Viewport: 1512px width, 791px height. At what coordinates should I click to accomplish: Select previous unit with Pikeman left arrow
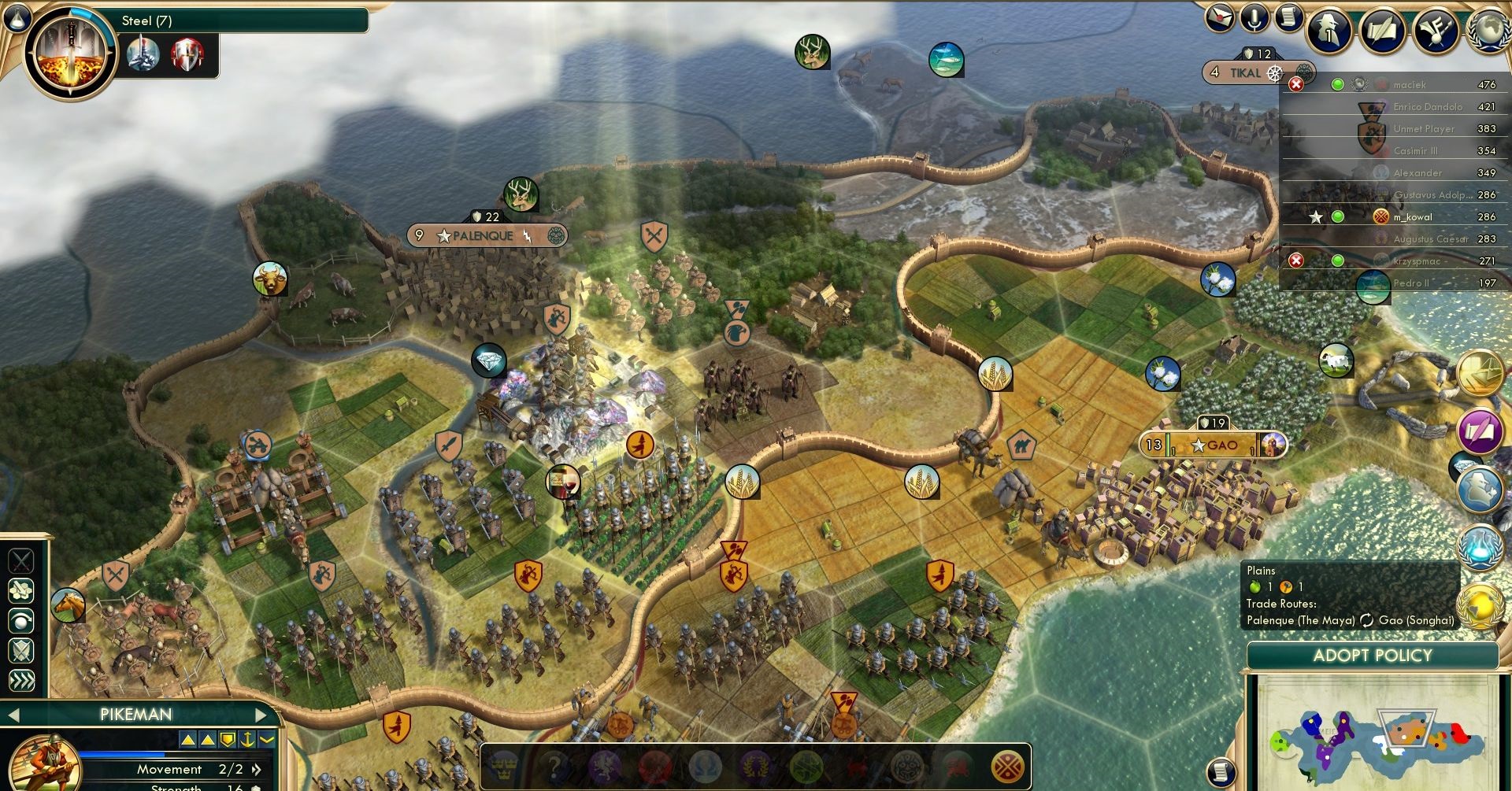13,715
